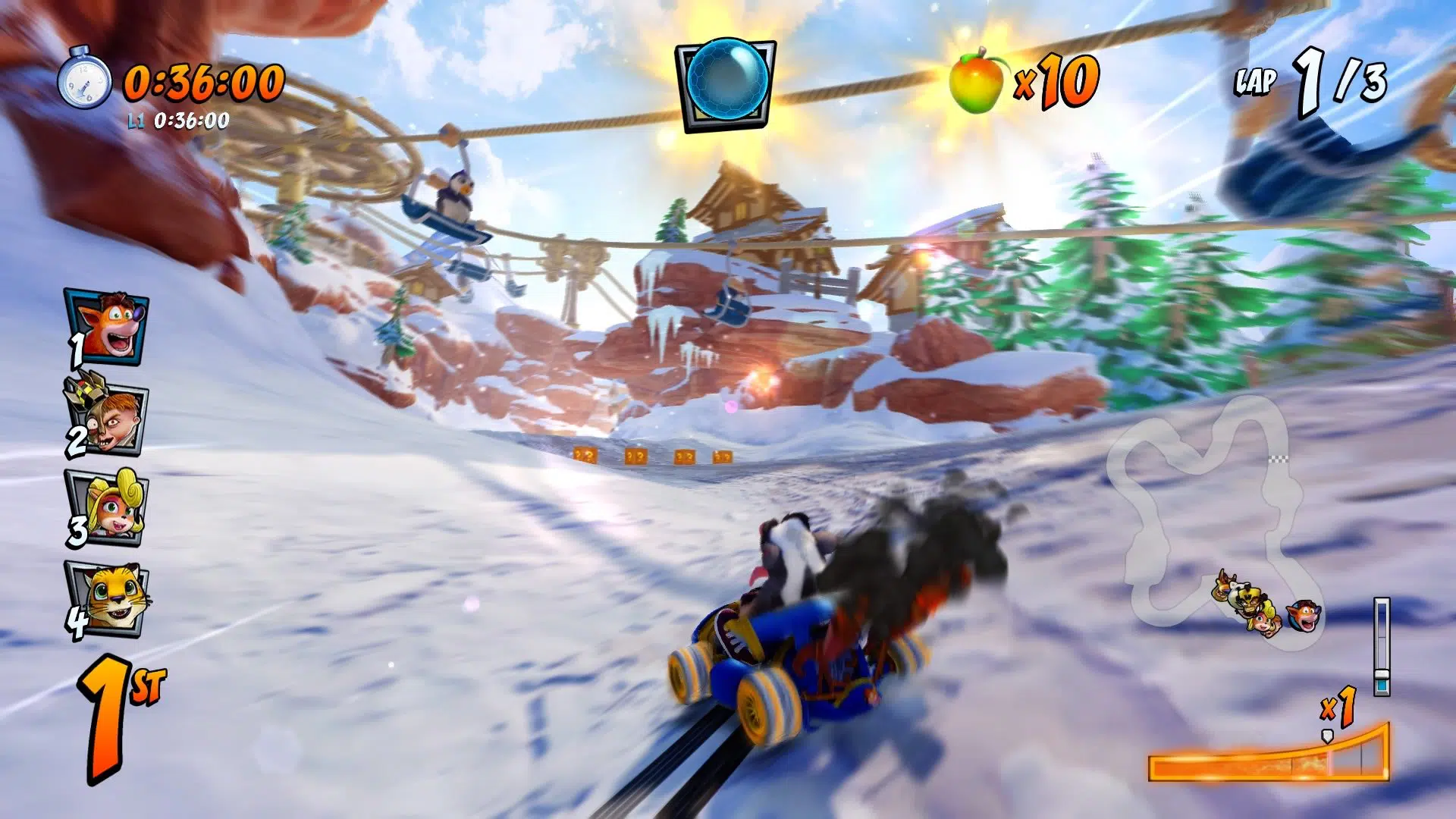Choose Coco's third-place portrait
Screen dimensions: 1456x819
point(108,507)
